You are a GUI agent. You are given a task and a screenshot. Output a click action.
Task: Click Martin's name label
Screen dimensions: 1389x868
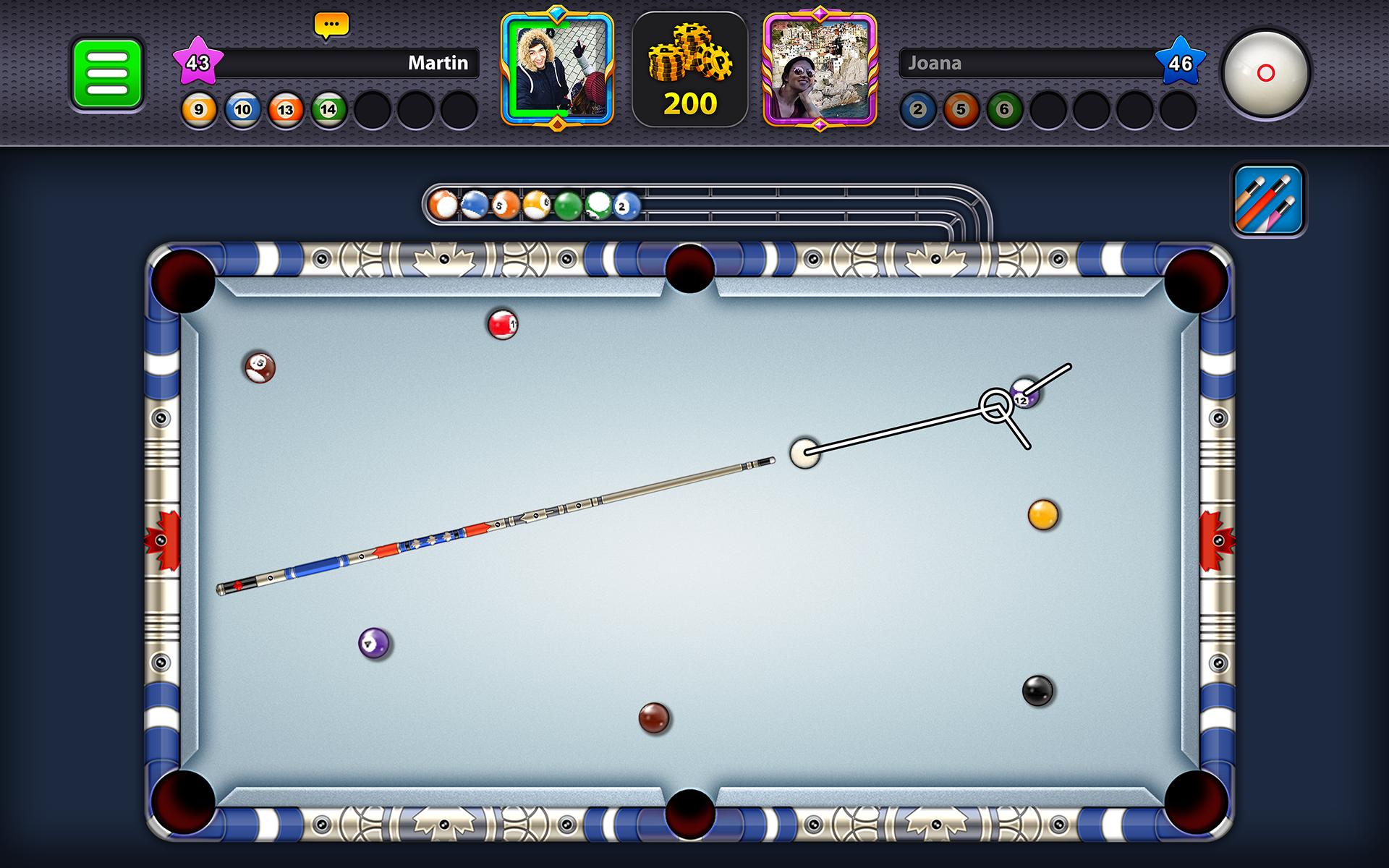pyautogui.click(x=437, y=64)
